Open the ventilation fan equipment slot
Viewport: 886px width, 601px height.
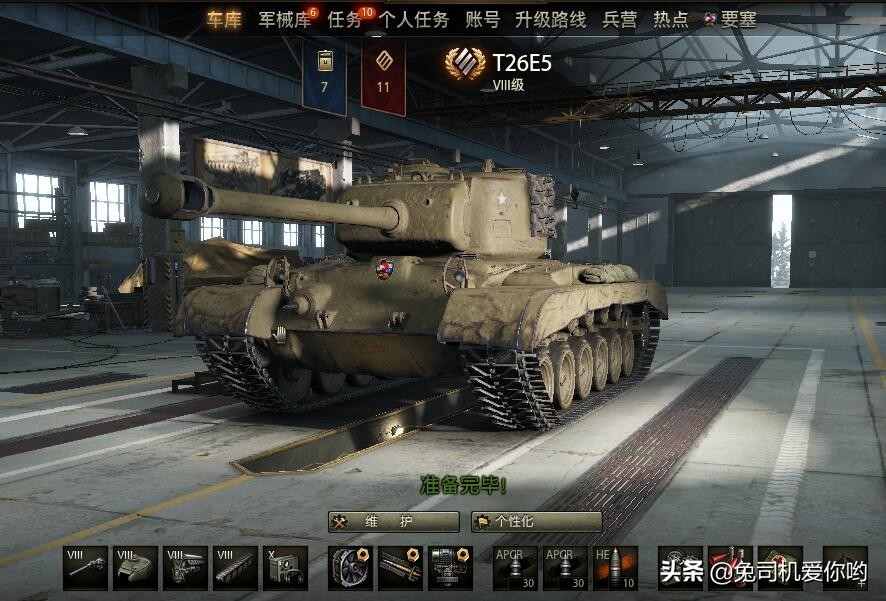coord(351,568)
